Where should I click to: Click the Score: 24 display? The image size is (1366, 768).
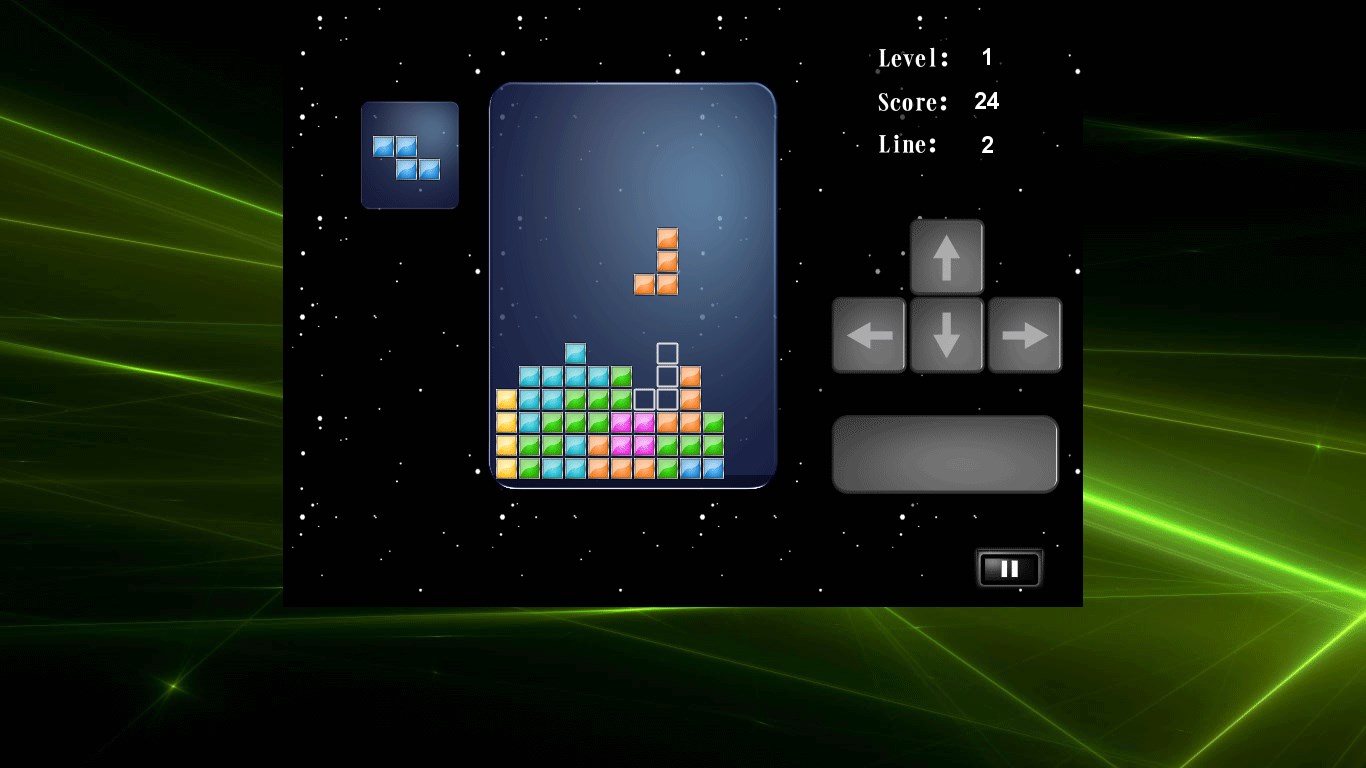pyautogui.click(x=930, y=101)
